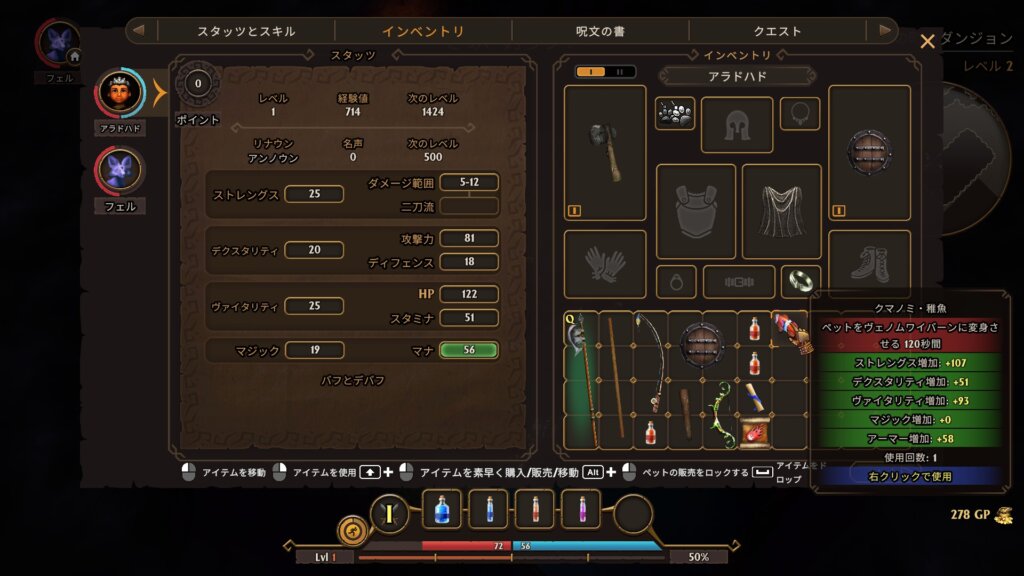The height and width of the screenshot is (576, 1024).
Task: Choose the rolled scroll with blue ribbon
Action: coord(754,397)
